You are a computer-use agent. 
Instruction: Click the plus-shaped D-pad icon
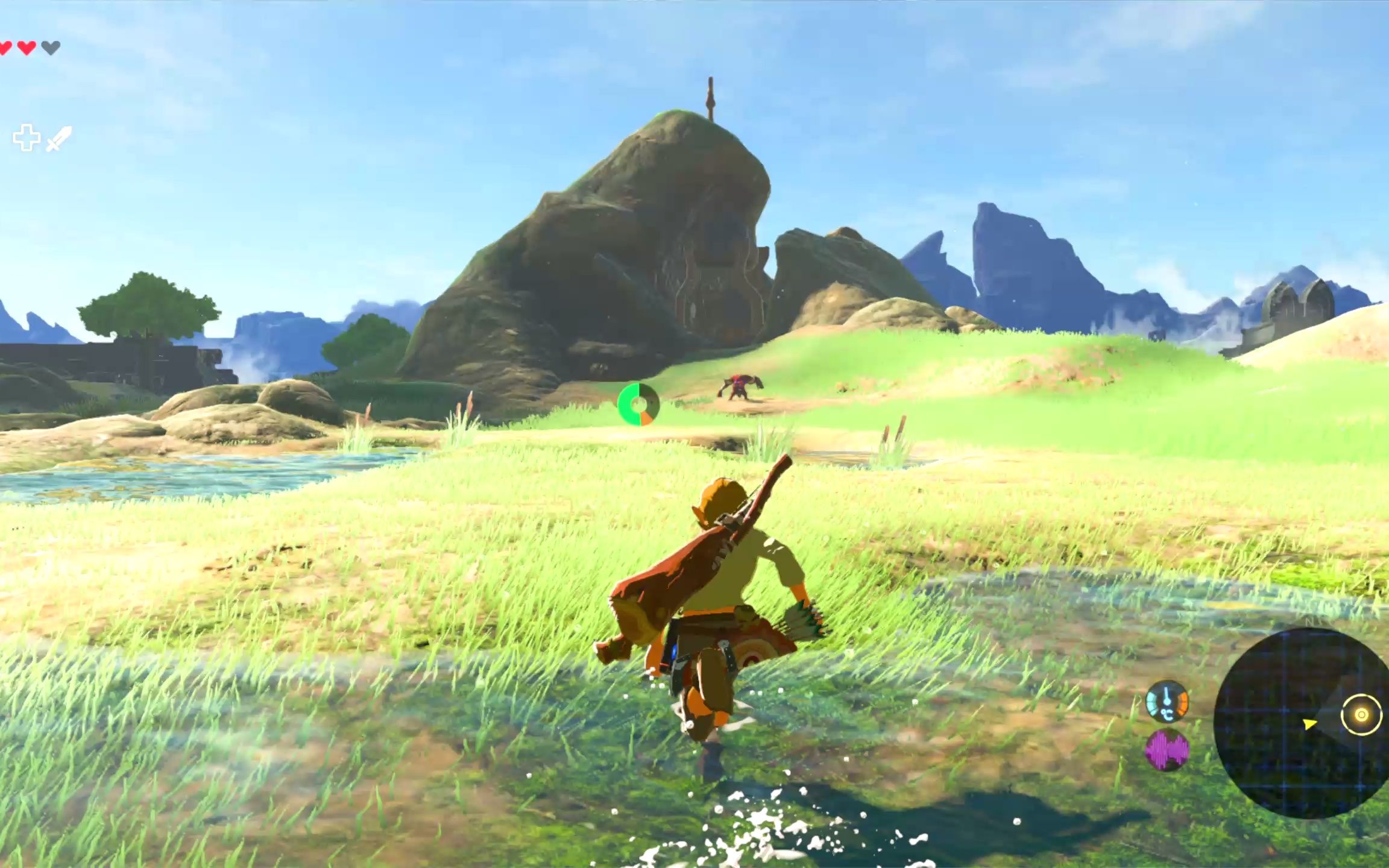(x=27, y=137)
